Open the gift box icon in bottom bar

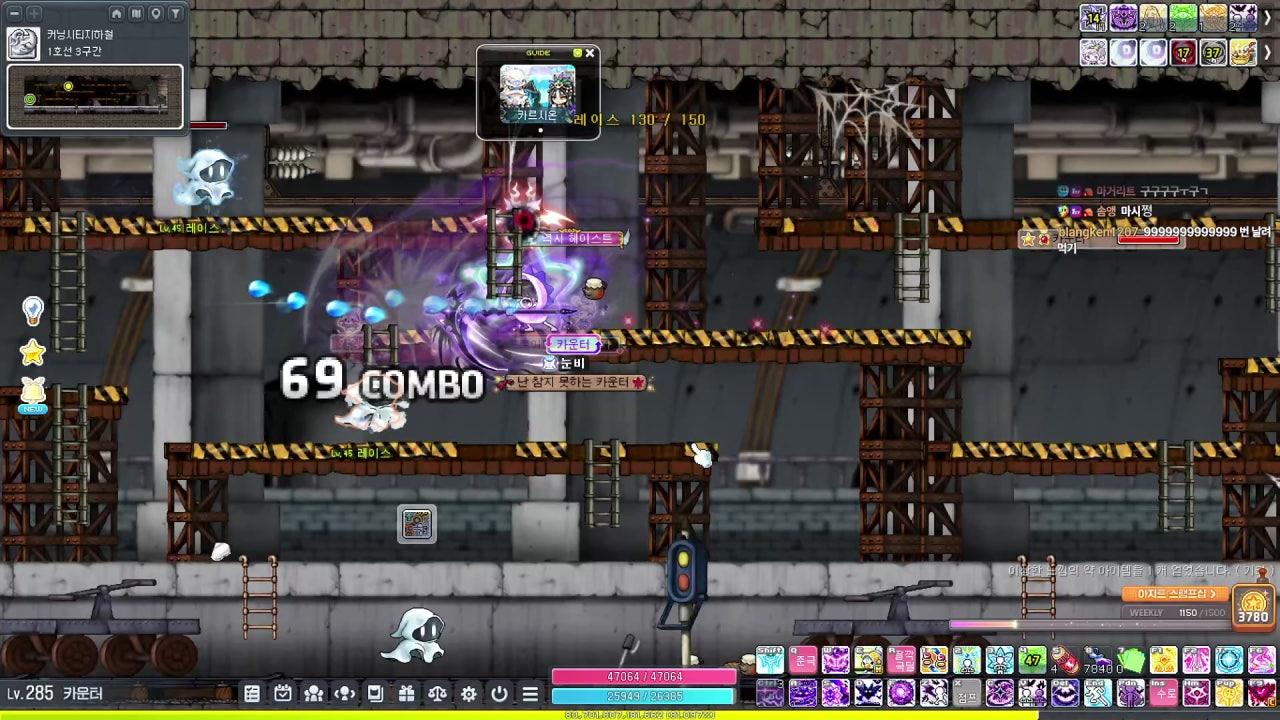coord(406,693)
